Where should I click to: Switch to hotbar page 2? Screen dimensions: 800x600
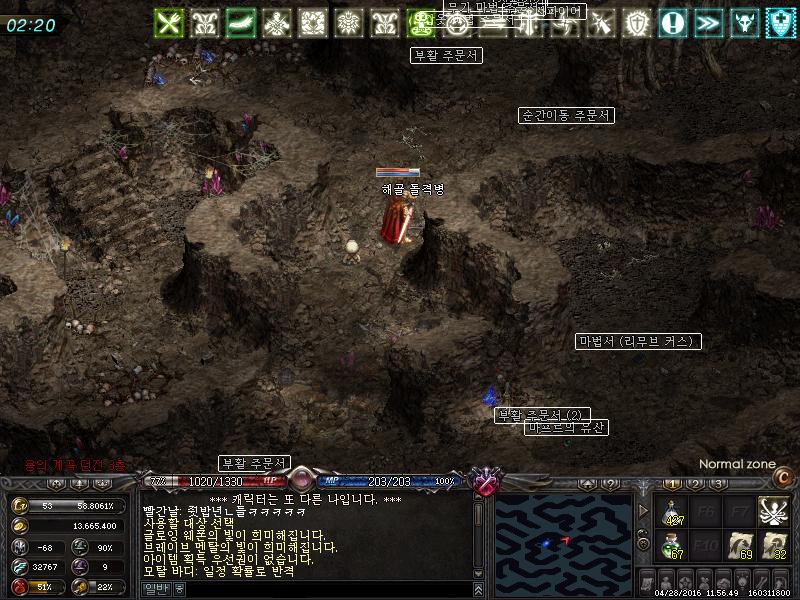click(695, 484)
